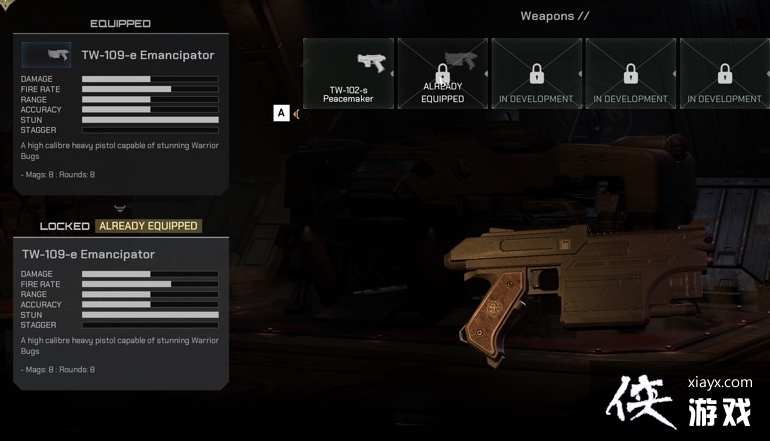Viewport: 770px width, 441px height.
Task: Choose the locked Already Equipped weapon tile
Action: tap(443, 73)
